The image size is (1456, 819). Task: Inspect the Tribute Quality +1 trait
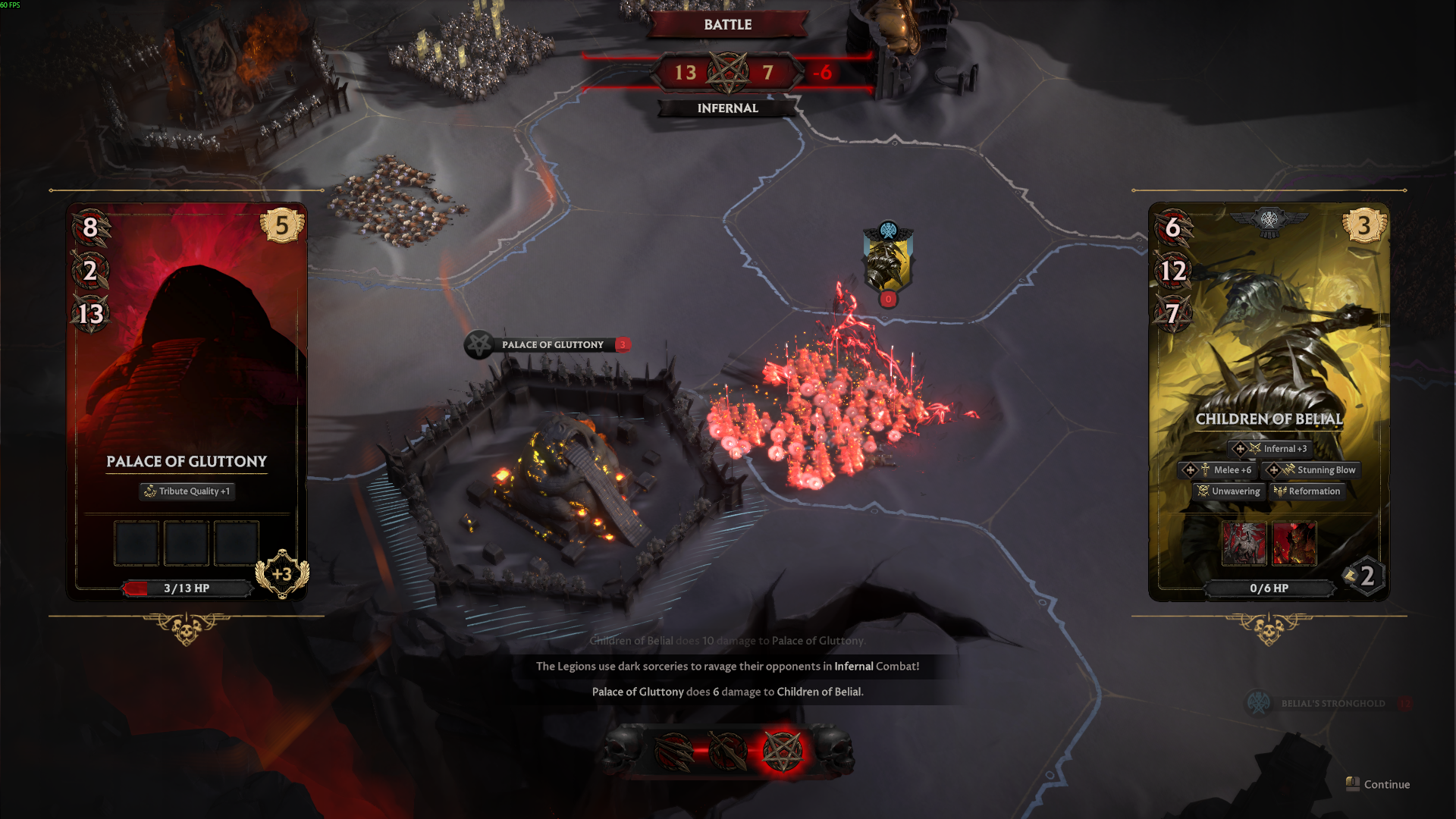tap(187, 491)
